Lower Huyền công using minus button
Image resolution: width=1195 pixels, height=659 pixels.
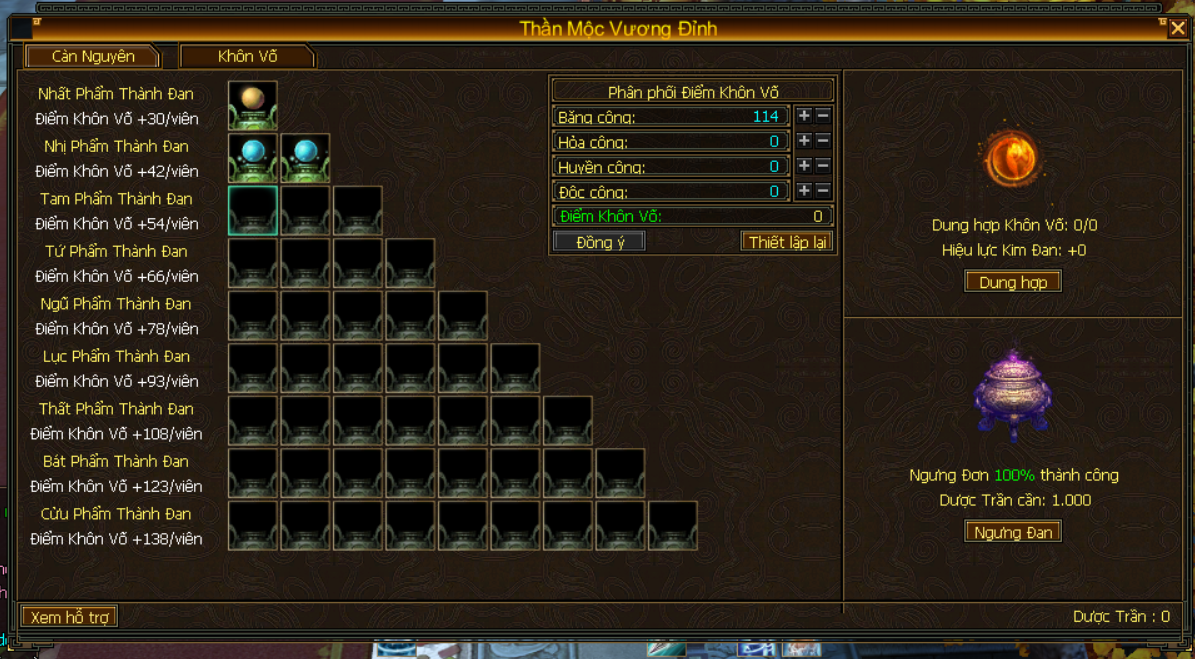(x=823, y=166)
